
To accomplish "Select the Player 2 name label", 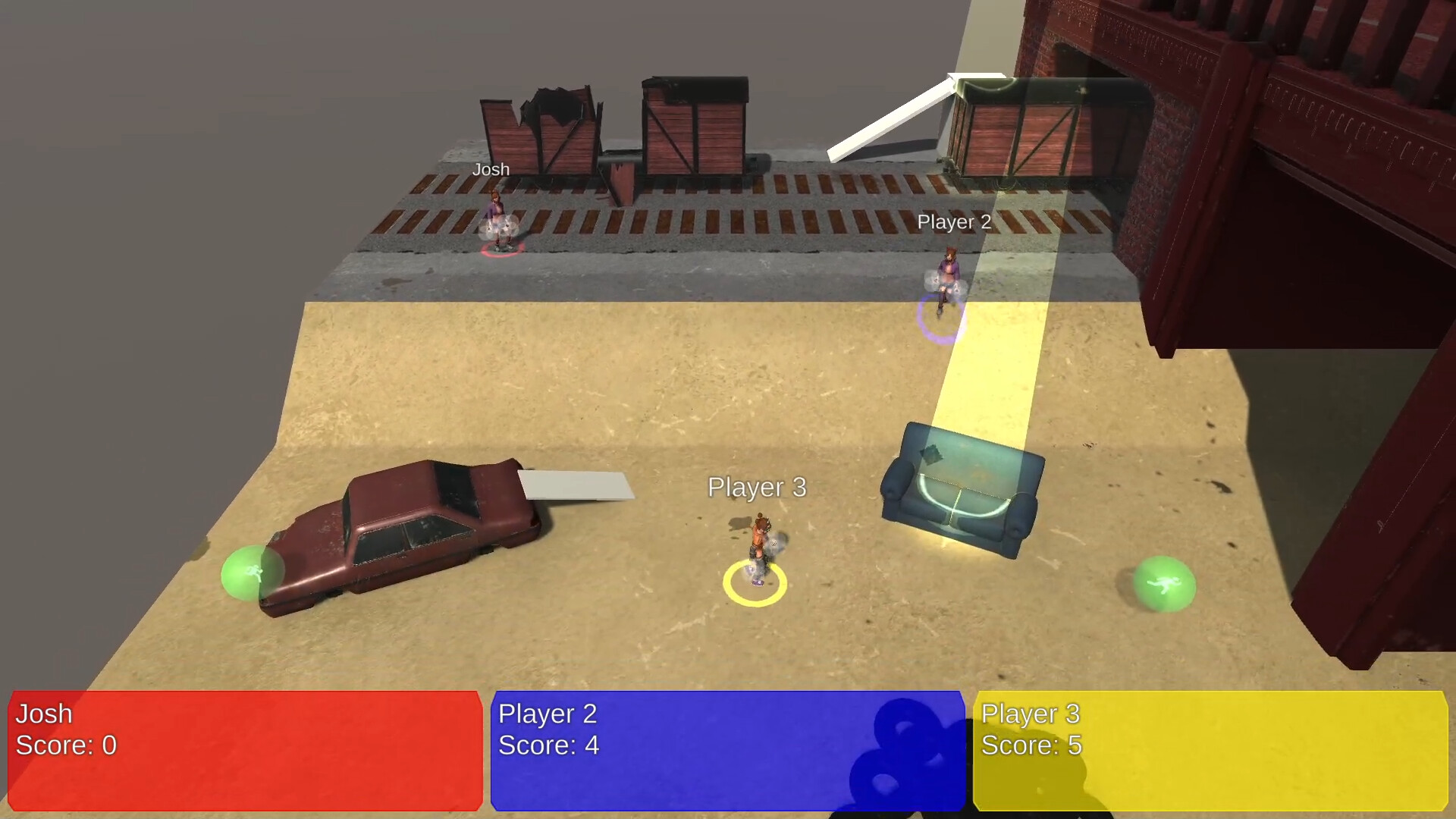I will tap(954, 221).
